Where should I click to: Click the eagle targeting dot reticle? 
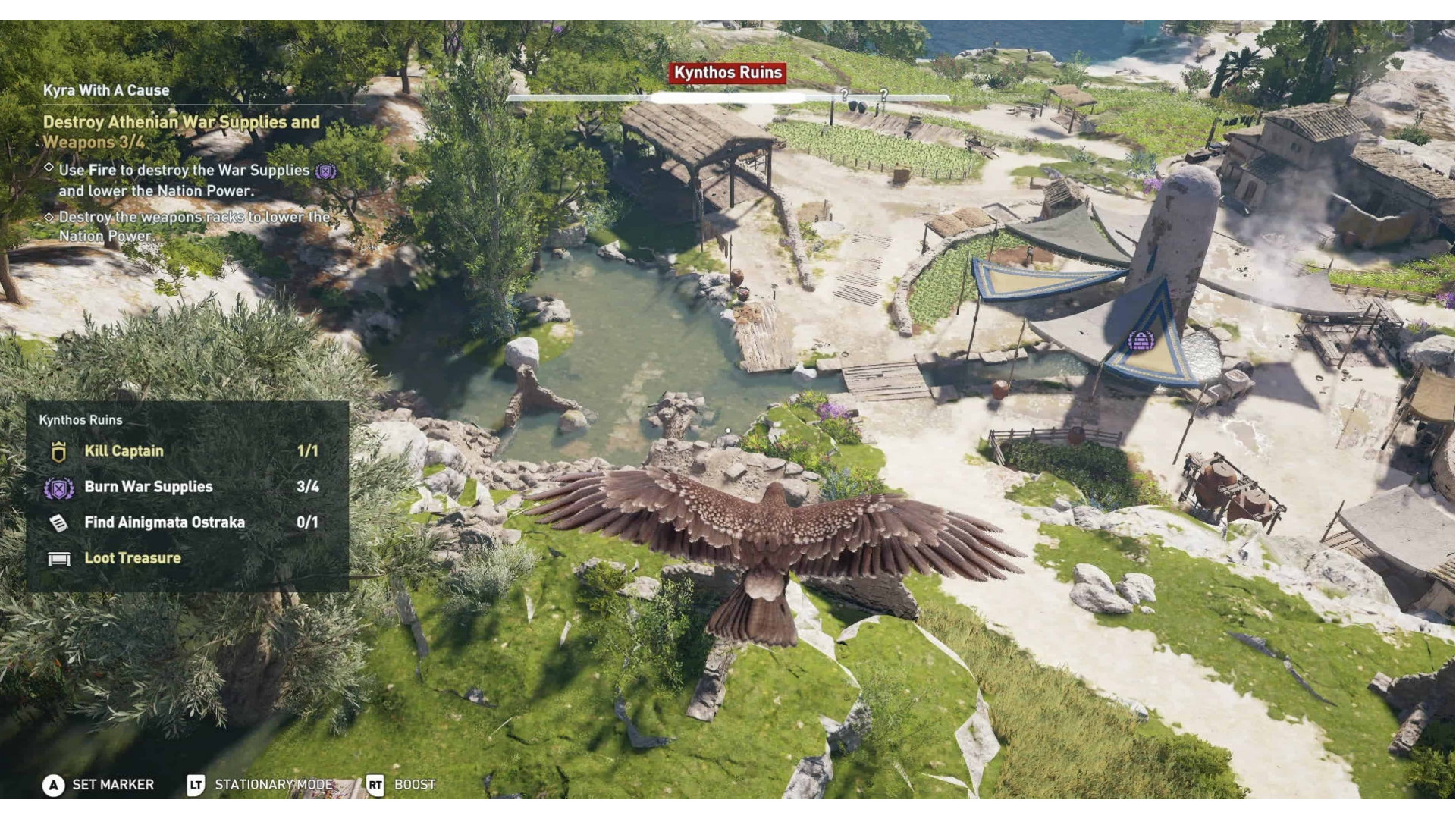728,430
